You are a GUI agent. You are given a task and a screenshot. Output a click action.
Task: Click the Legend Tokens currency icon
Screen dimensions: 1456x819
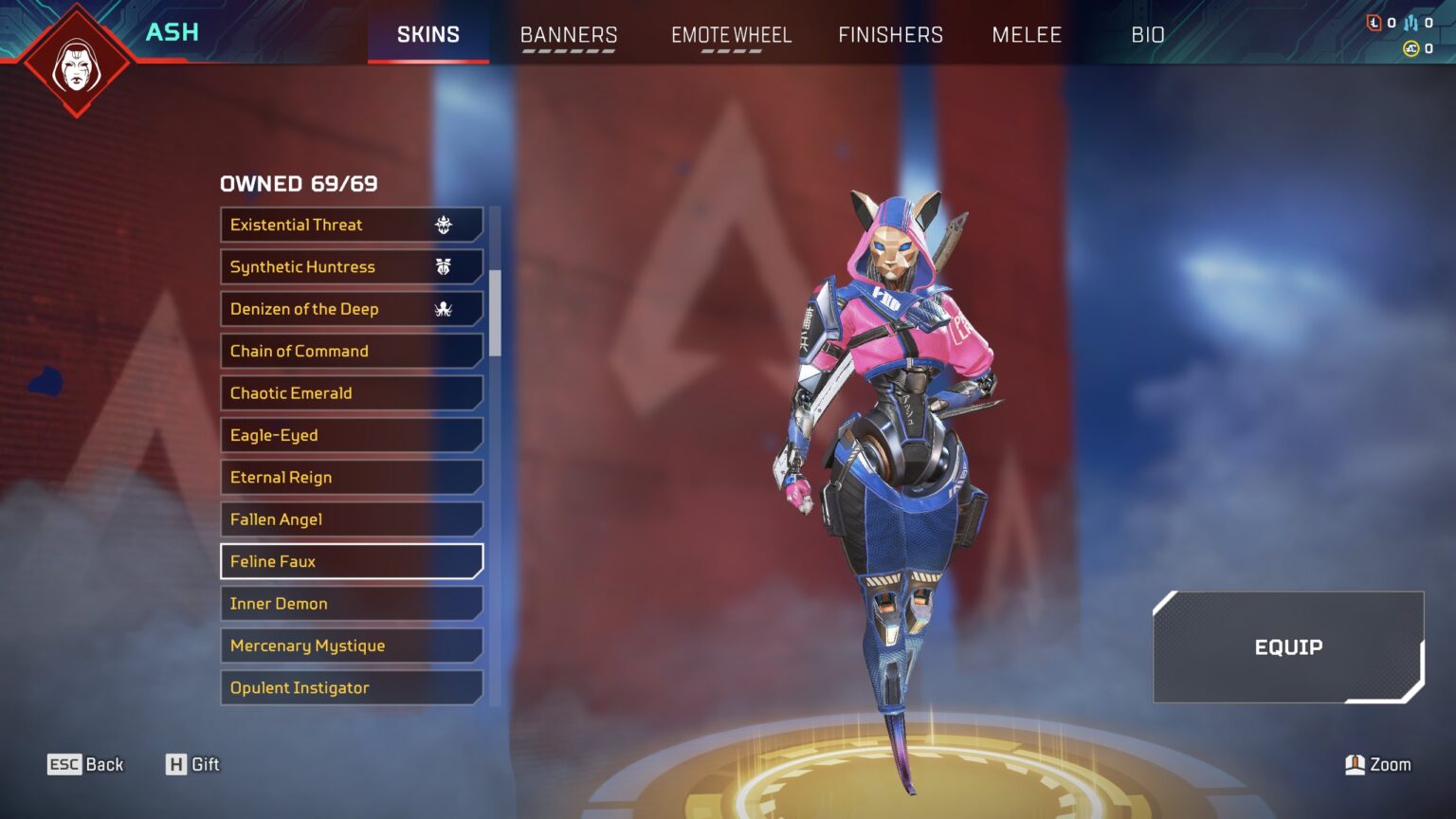coord(1374,23)
